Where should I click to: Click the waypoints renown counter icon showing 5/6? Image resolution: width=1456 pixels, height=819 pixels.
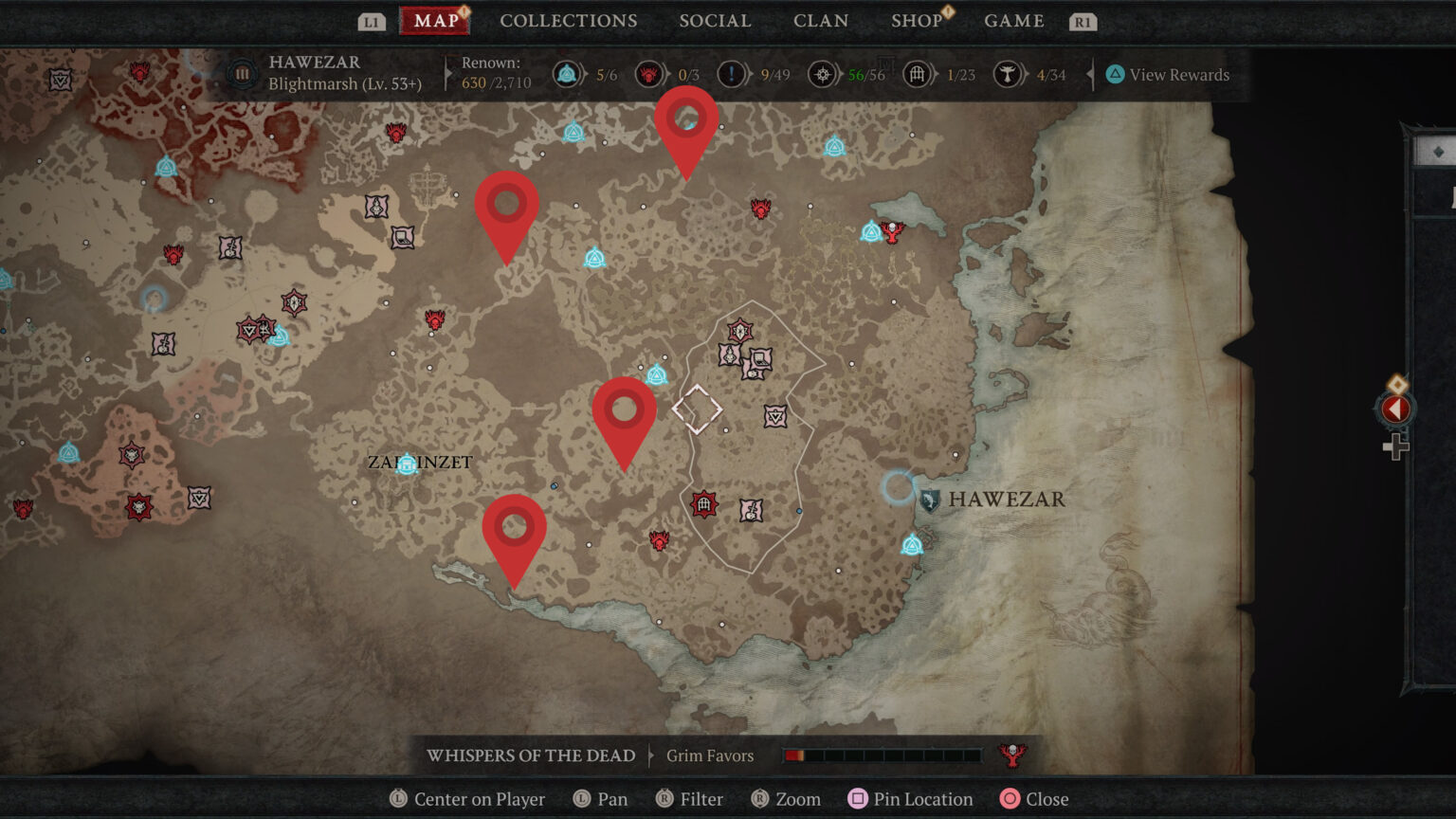566,75
